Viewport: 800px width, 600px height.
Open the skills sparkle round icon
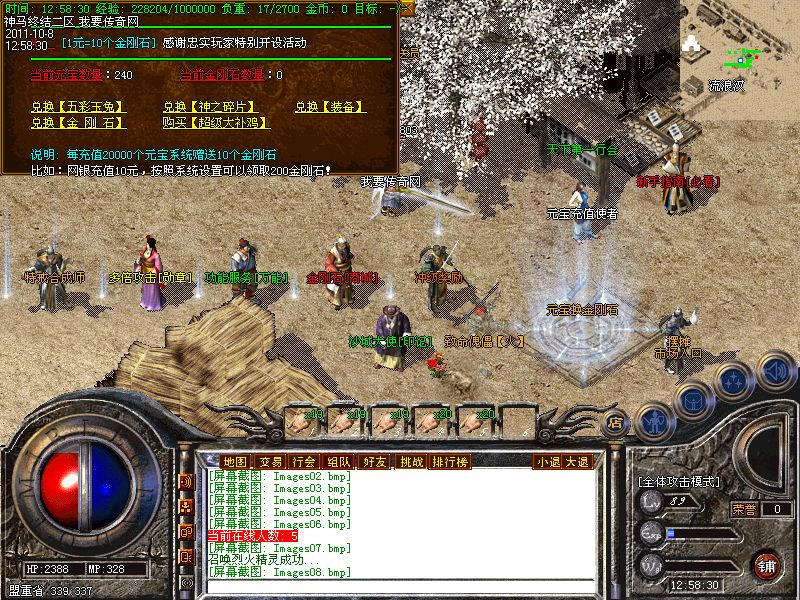click(x=735, y=380)
